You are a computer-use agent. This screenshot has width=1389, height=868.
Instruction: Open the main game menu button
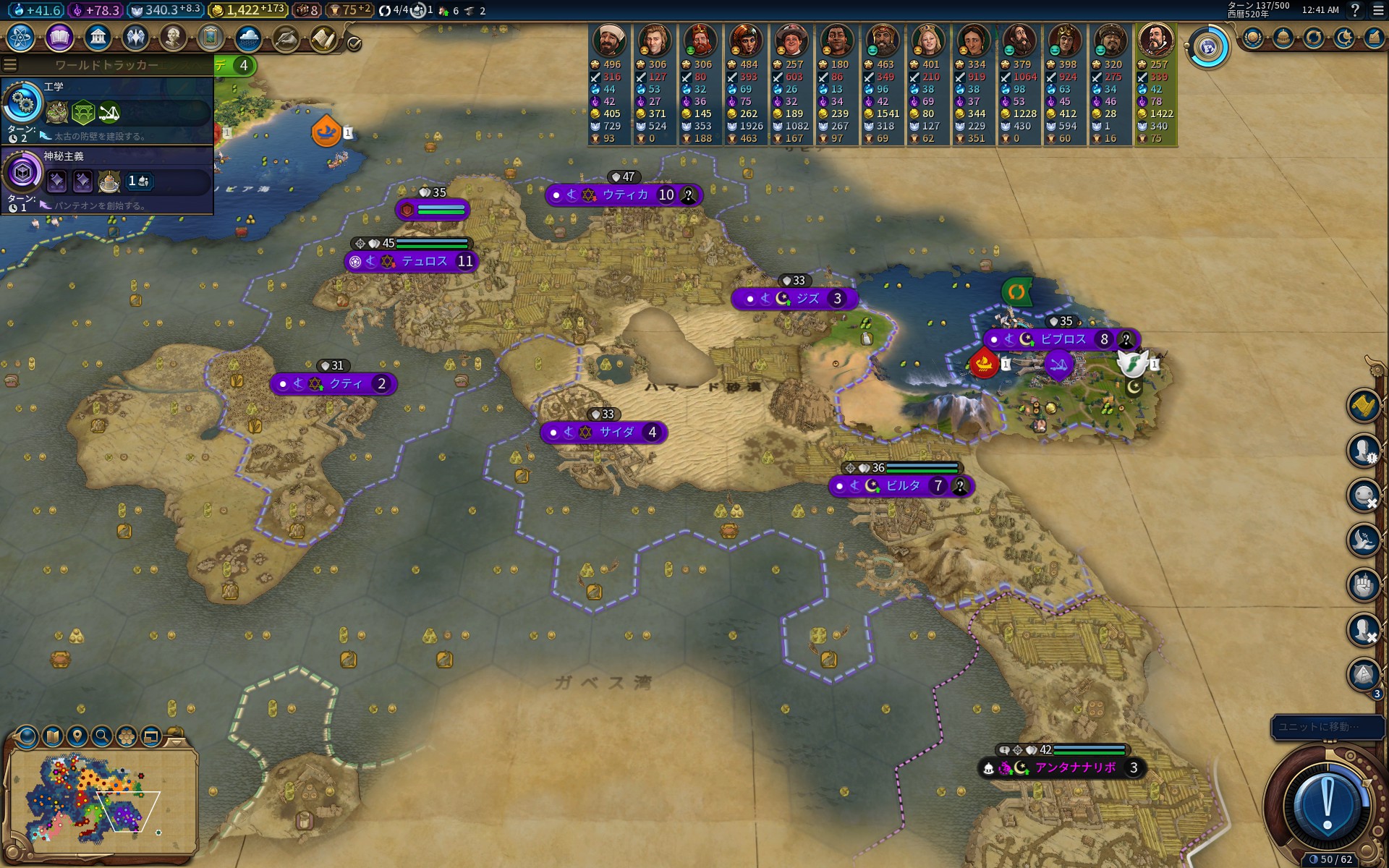[x=1378, y=10]
